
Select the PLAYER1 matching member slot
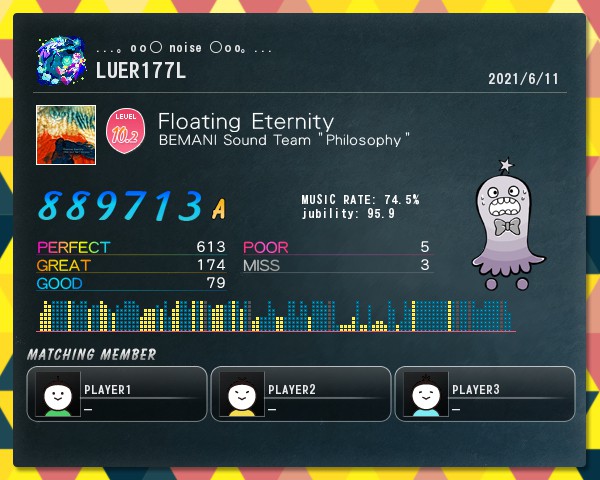click(117, 394)
